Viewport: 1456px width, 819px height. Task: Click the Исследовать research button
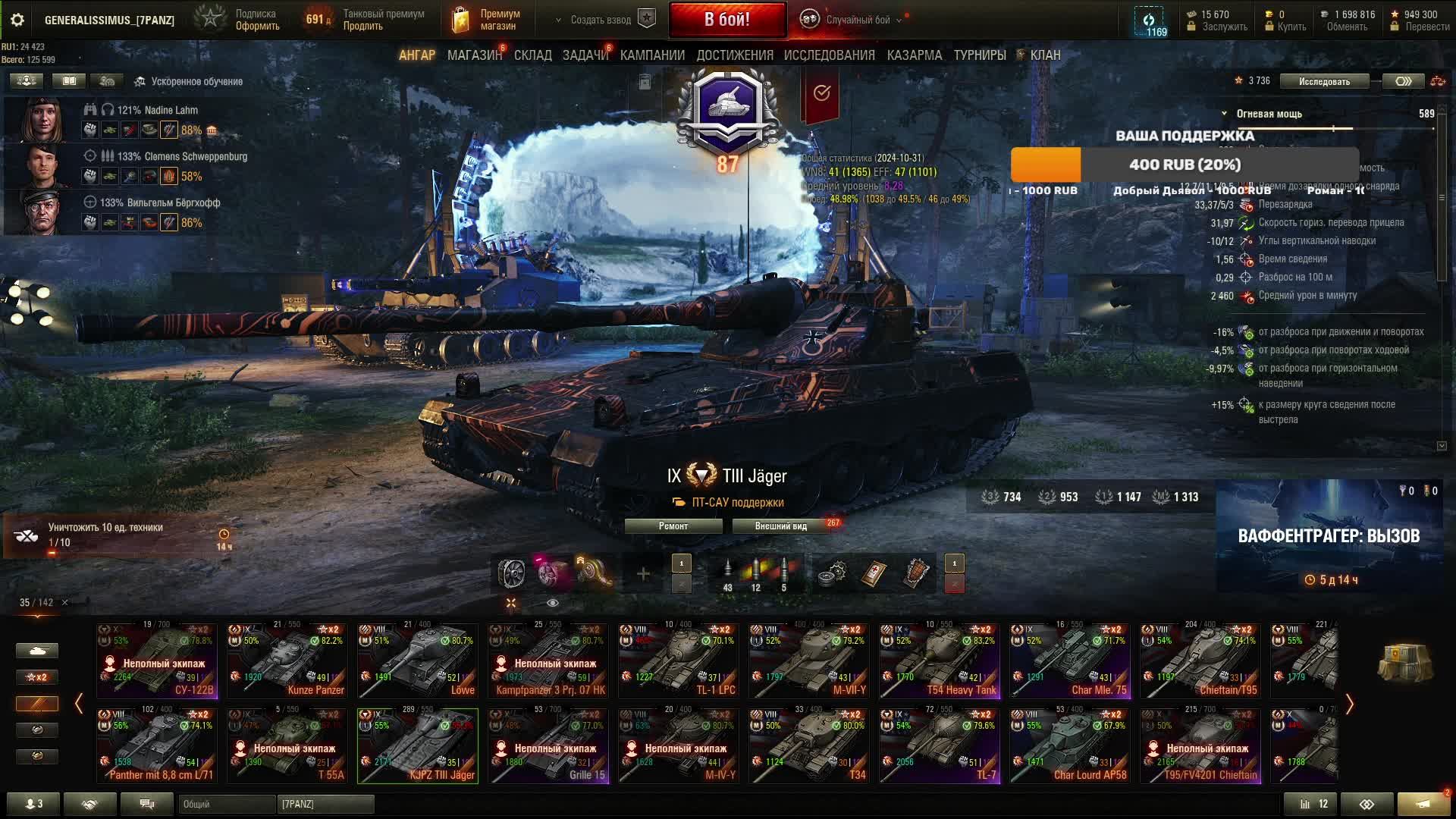point(1323,81)
